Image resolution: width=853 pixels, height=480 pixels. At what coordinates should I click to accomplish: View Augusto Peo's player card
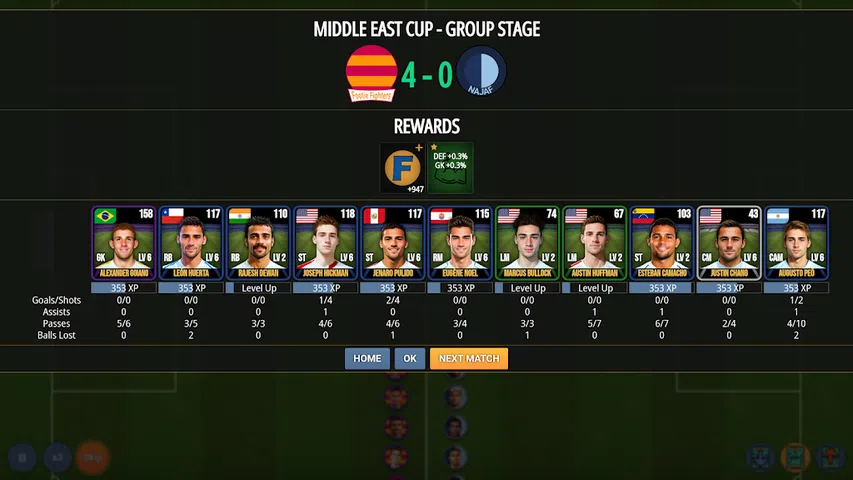coord(796,243)
